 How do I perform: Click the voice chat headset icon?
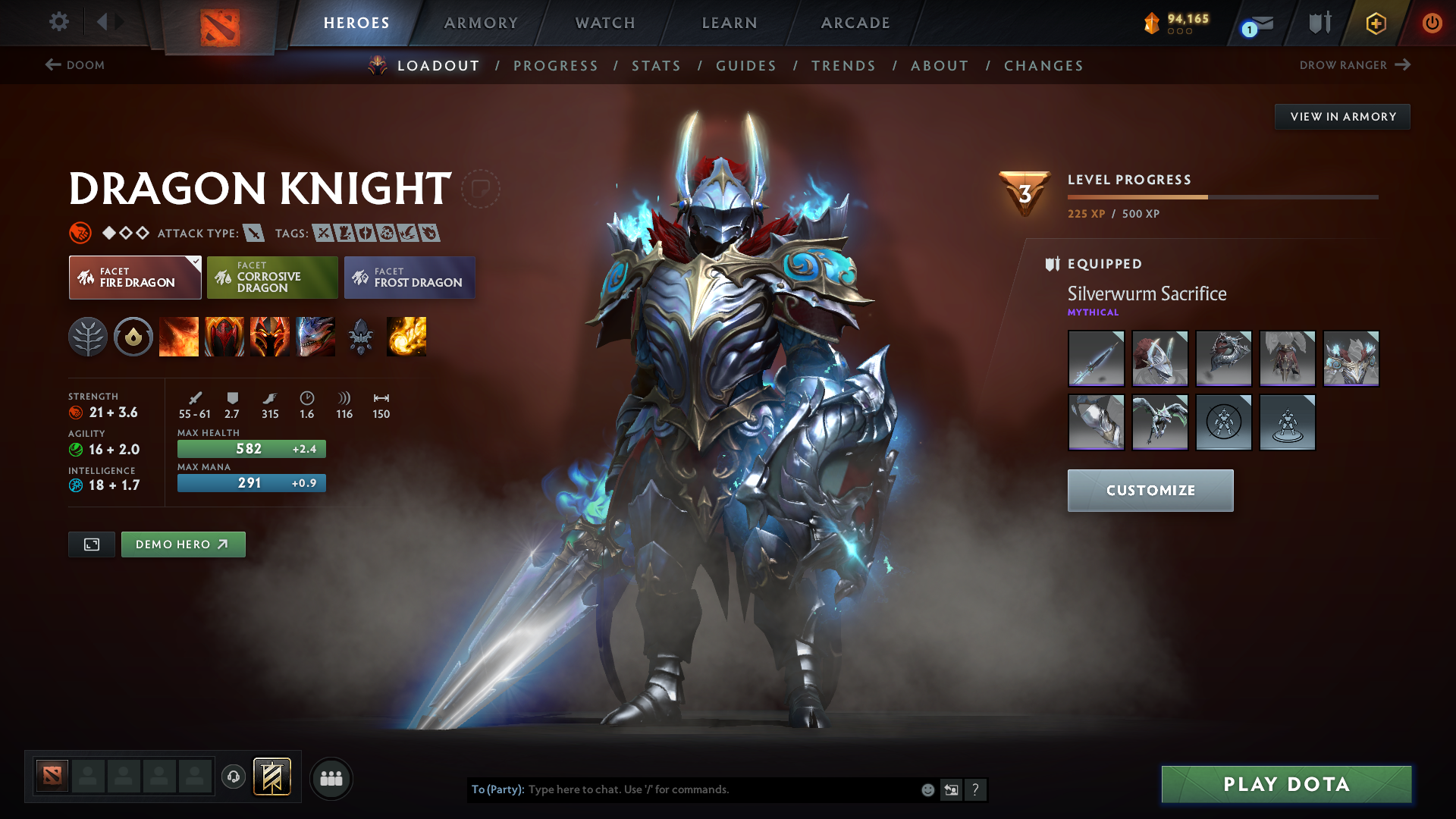234,778
